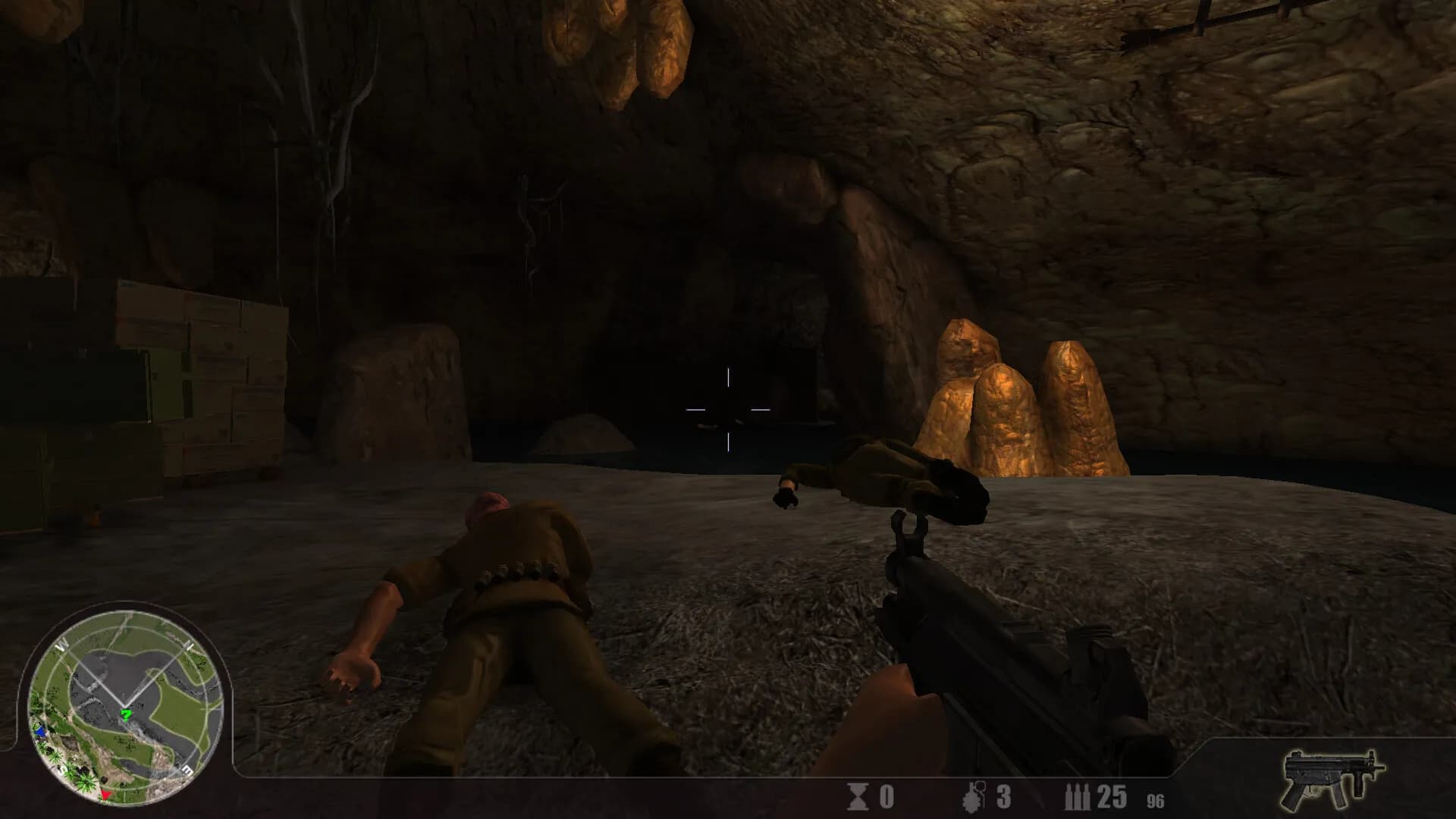Screen dimensions: 1456x819
Task: Select the blue marker on the minimap
Action: (x=40, y=732)
